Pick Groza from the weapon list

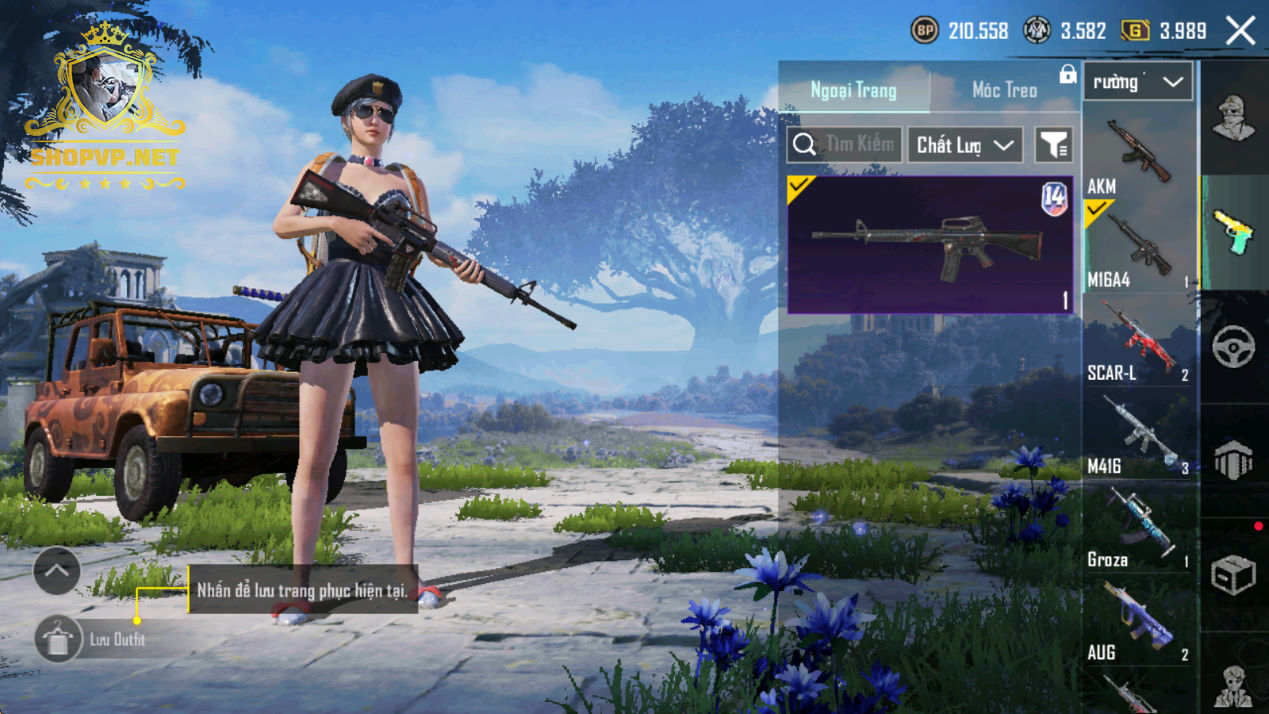pos(1139,527)
